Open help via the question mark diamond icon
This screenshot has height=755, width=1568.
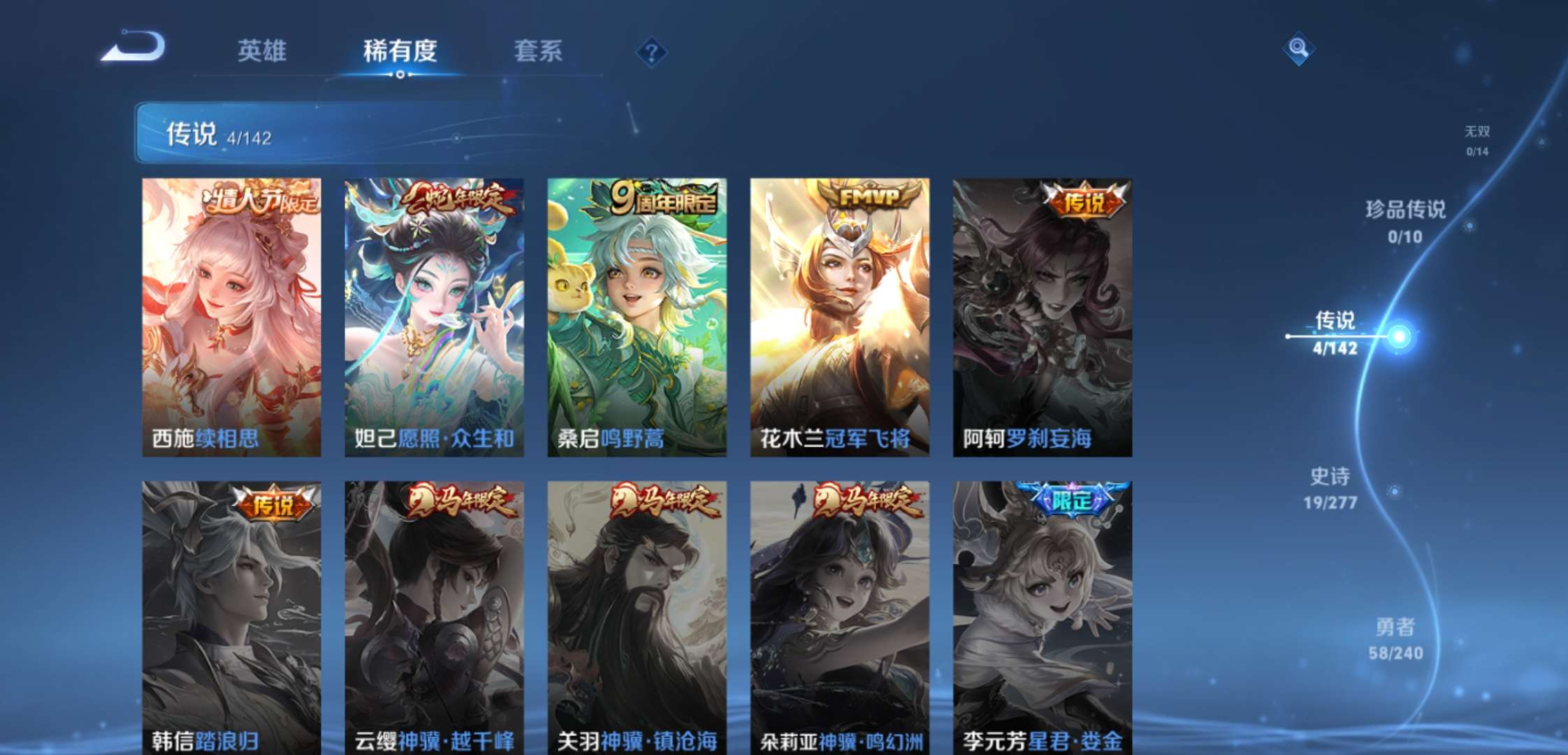[650, 50]
